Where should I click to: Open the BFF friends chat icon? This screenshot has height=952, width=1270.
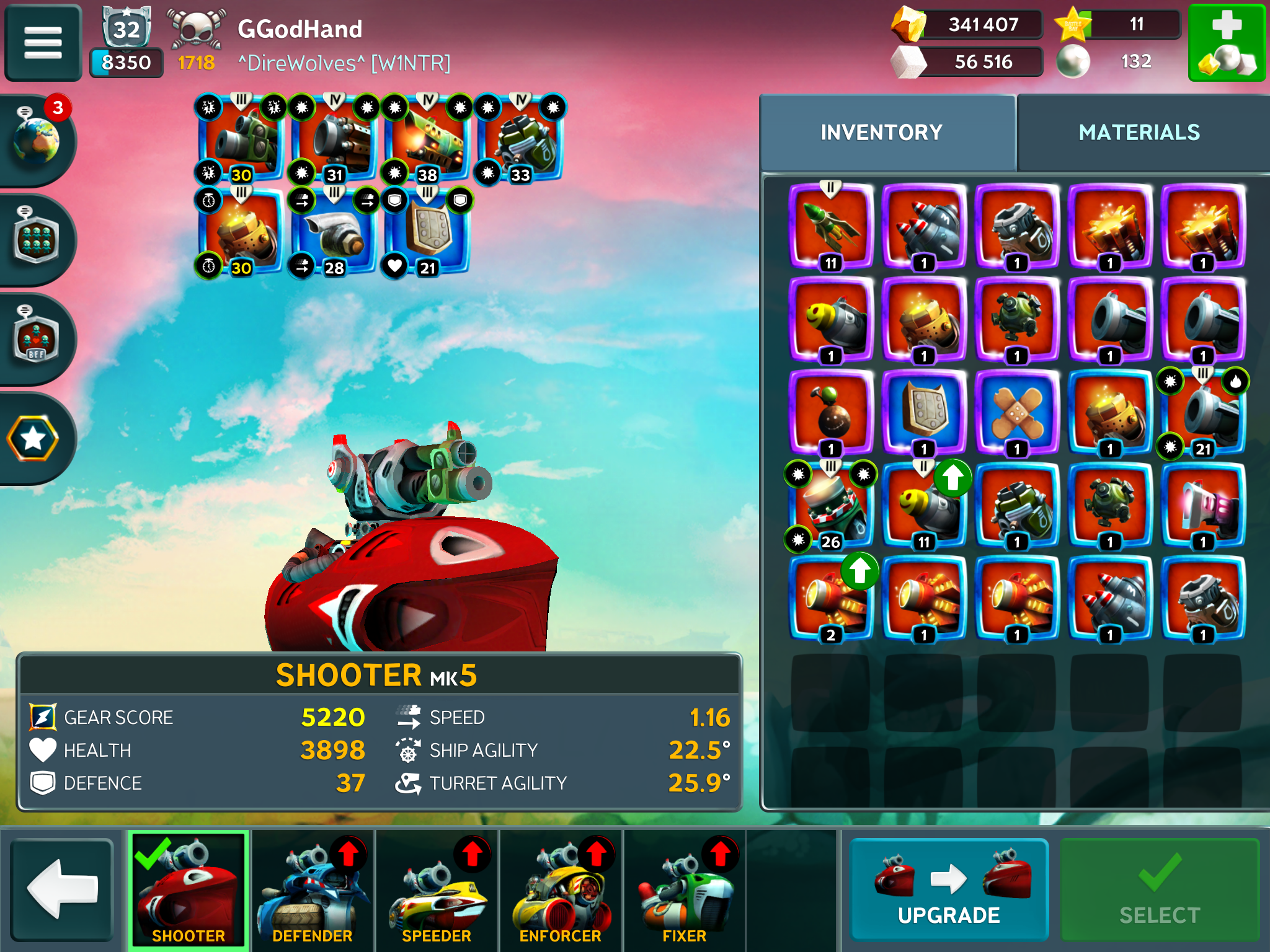tap(37, 338)
